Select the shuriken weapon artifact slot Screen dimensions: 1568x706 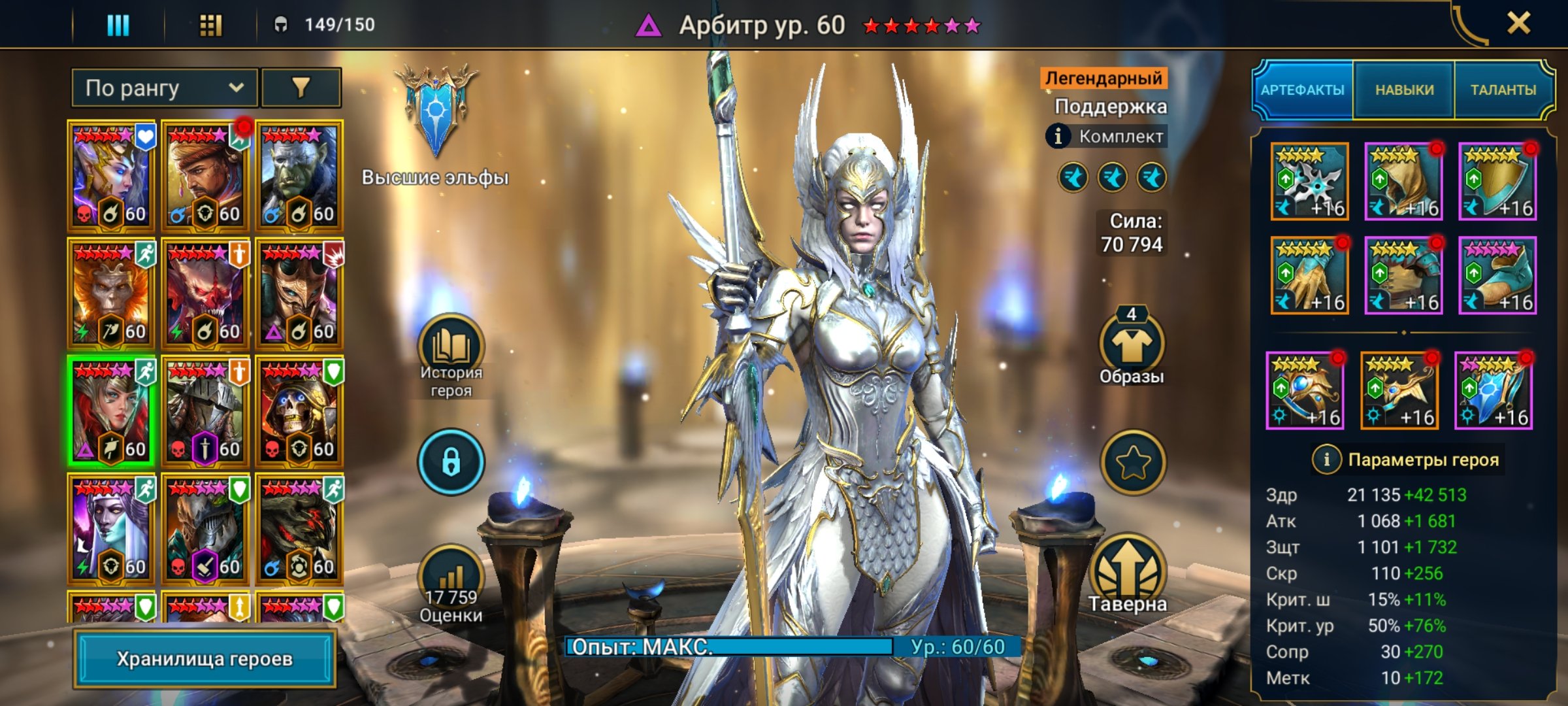coord(1309,181)
